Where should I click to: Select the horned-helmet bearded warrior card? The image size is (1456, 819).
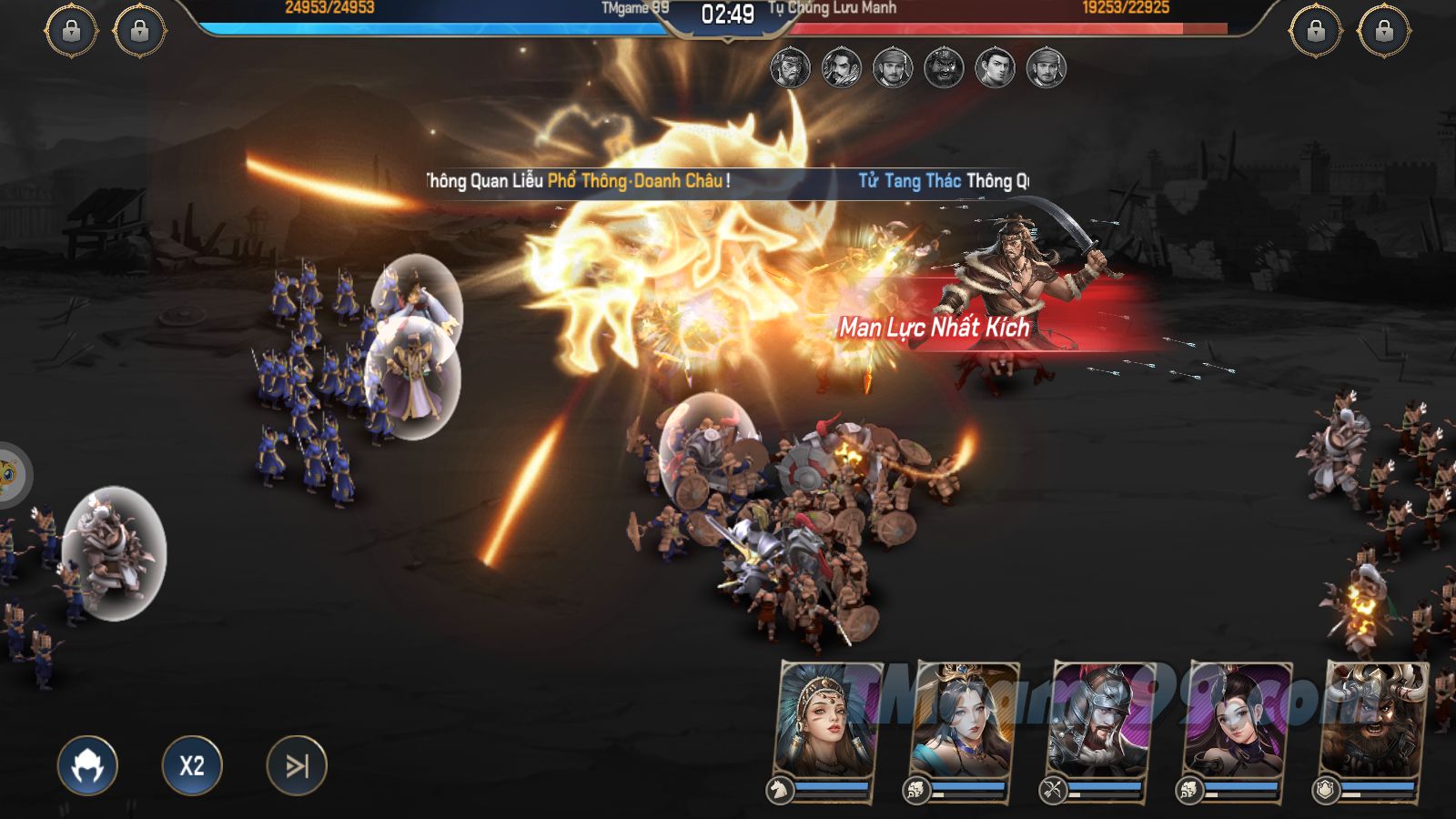(x=1374, y=723)
